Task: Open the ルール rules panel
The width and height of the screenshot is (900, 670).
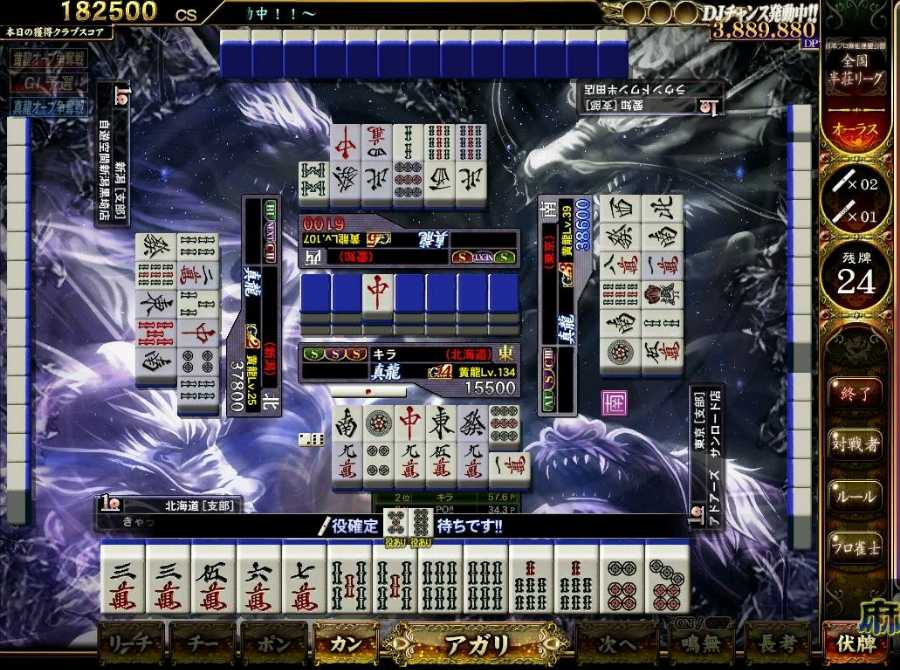Action: 853,495
